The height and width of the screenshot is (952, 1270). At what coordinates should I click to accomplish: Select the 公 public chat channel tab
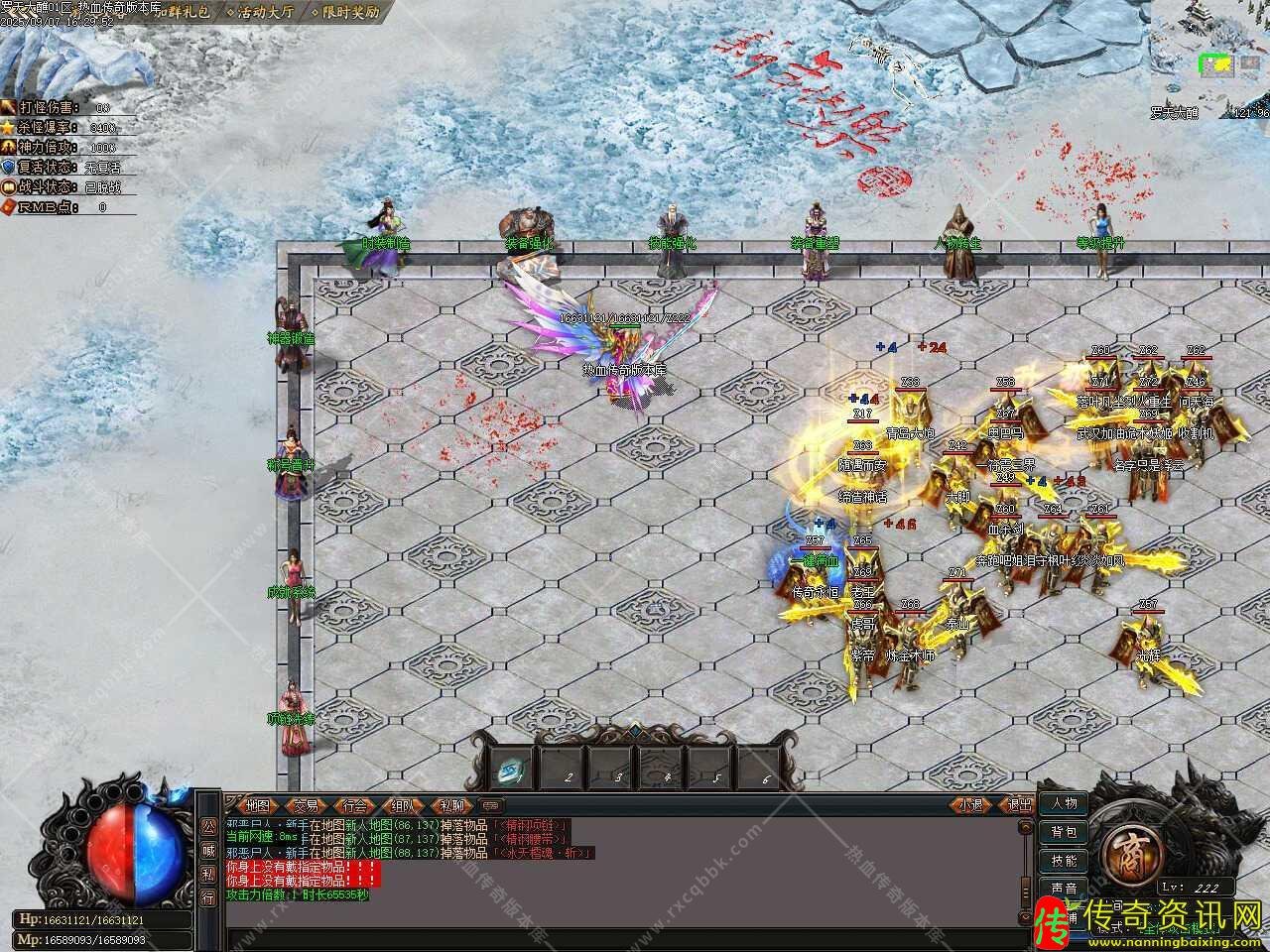tap(207, 825)
